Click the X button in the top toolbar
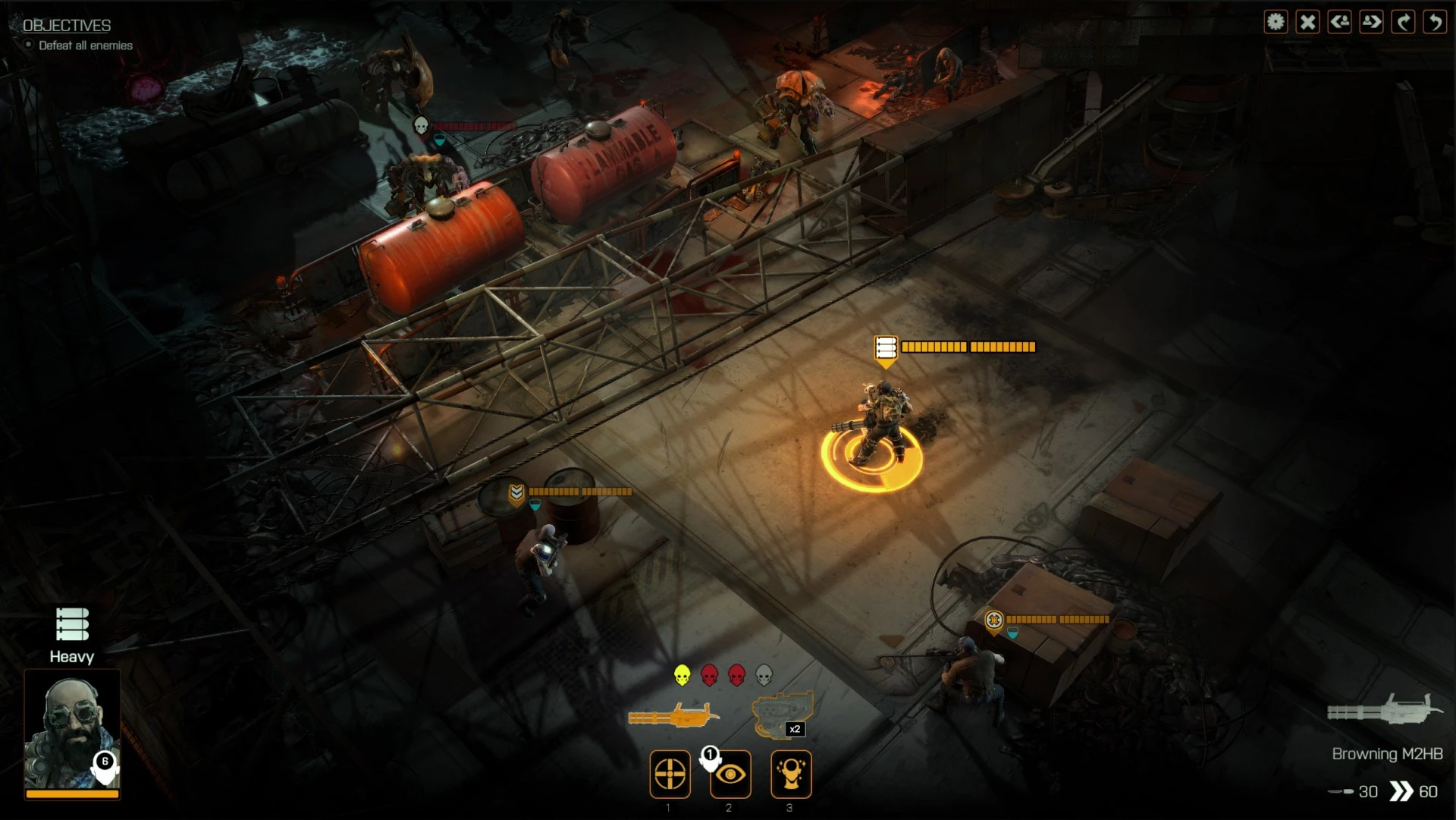Viewport: 1456px width, 820px height. pyautogui.click(x=1307, y=22)
